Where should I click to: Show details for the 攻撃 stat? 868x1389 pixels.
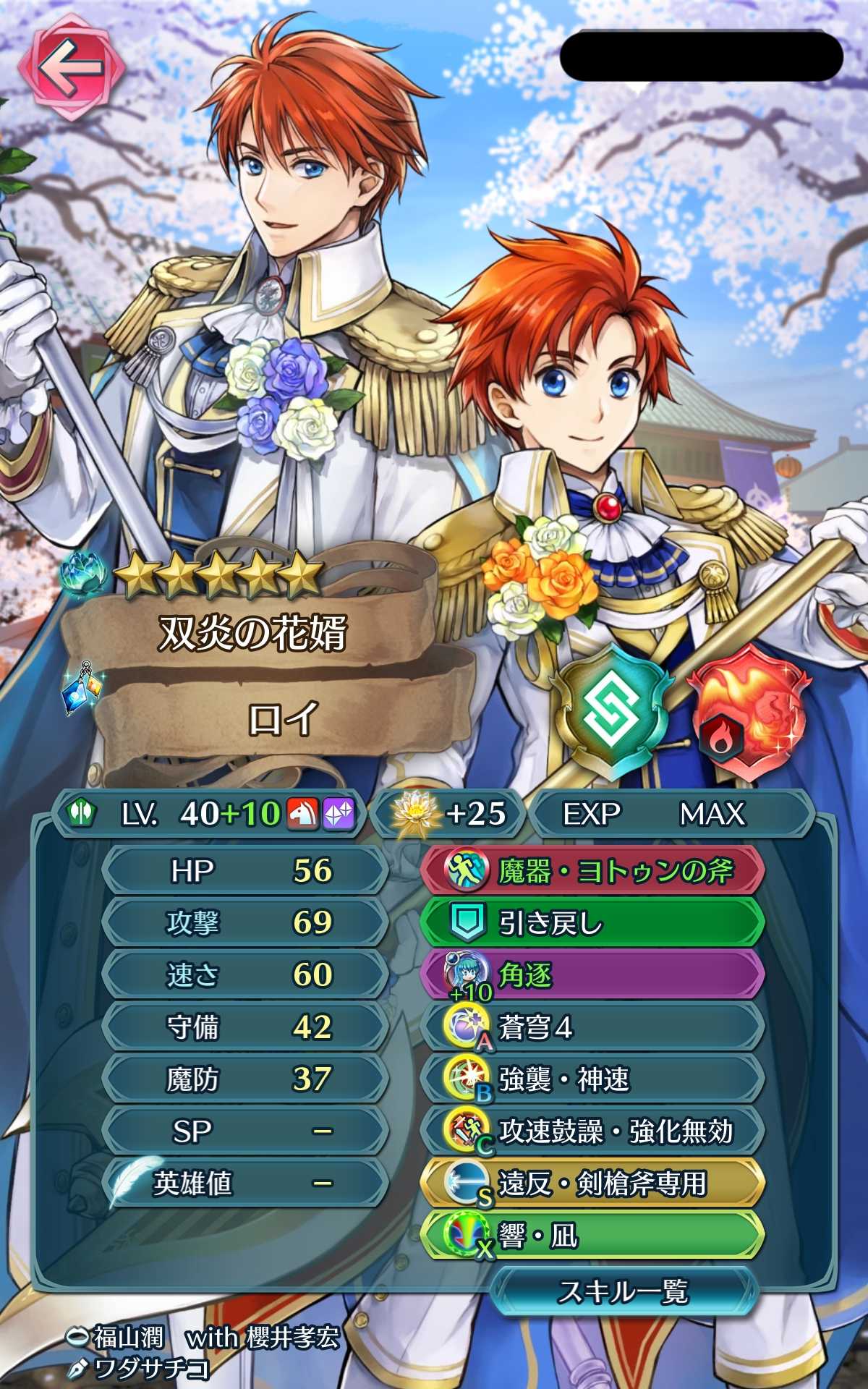click(246, 923)
